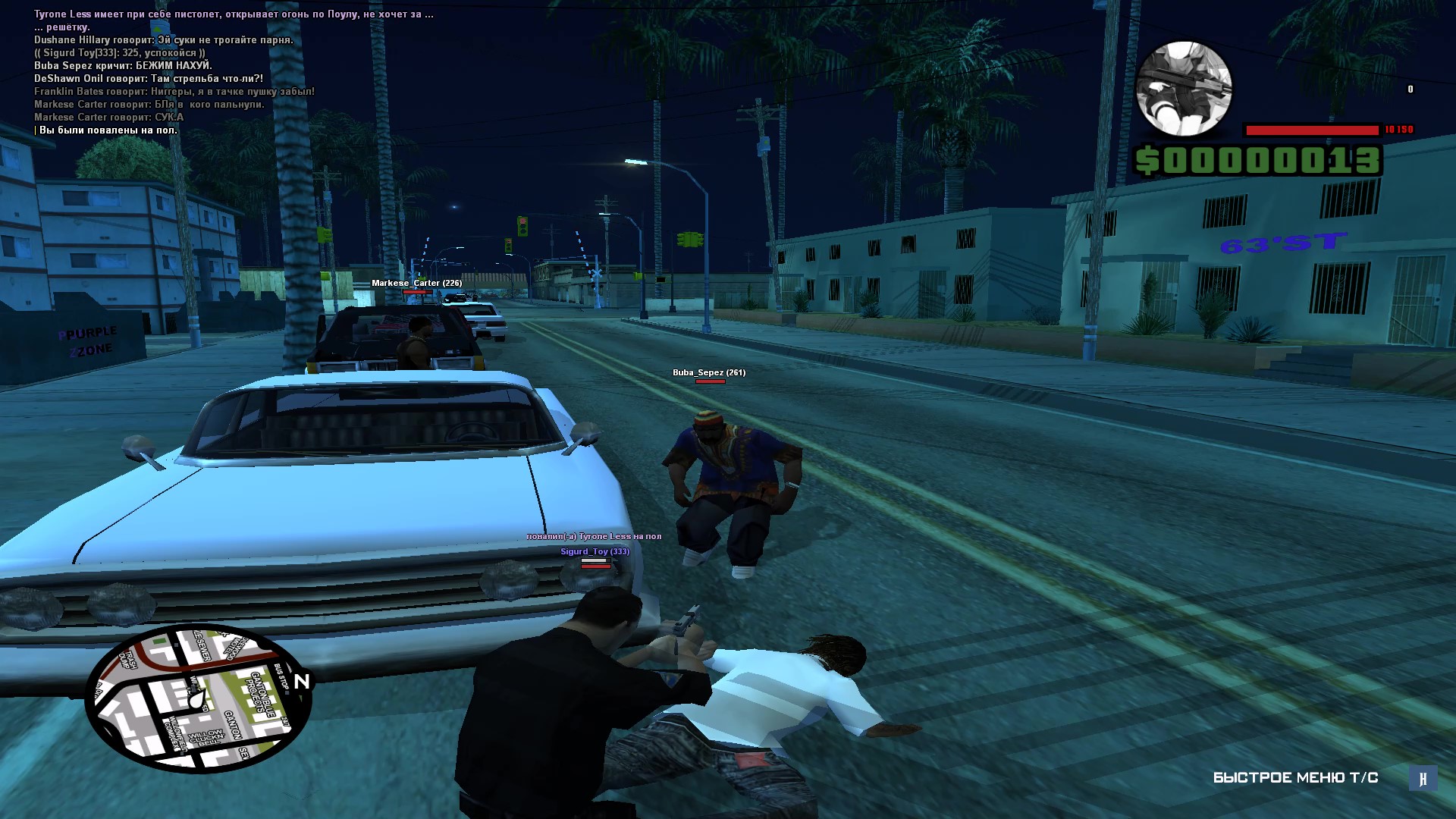Open the БЫСТРОЕ МЕНЮ Т/С quick menu
Viewport: 1456px width, 819px height.
click(x=1295, y=777)
